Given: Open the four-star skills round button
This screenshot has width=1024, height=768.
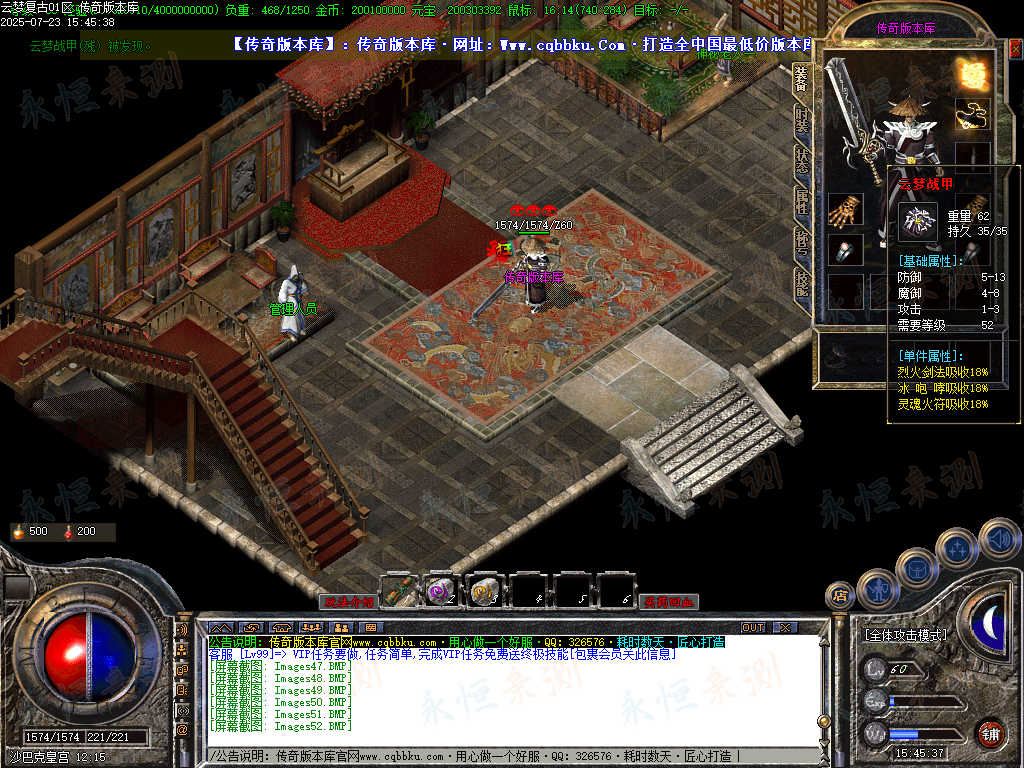Looking at the screenshot, I should (957, 548).
